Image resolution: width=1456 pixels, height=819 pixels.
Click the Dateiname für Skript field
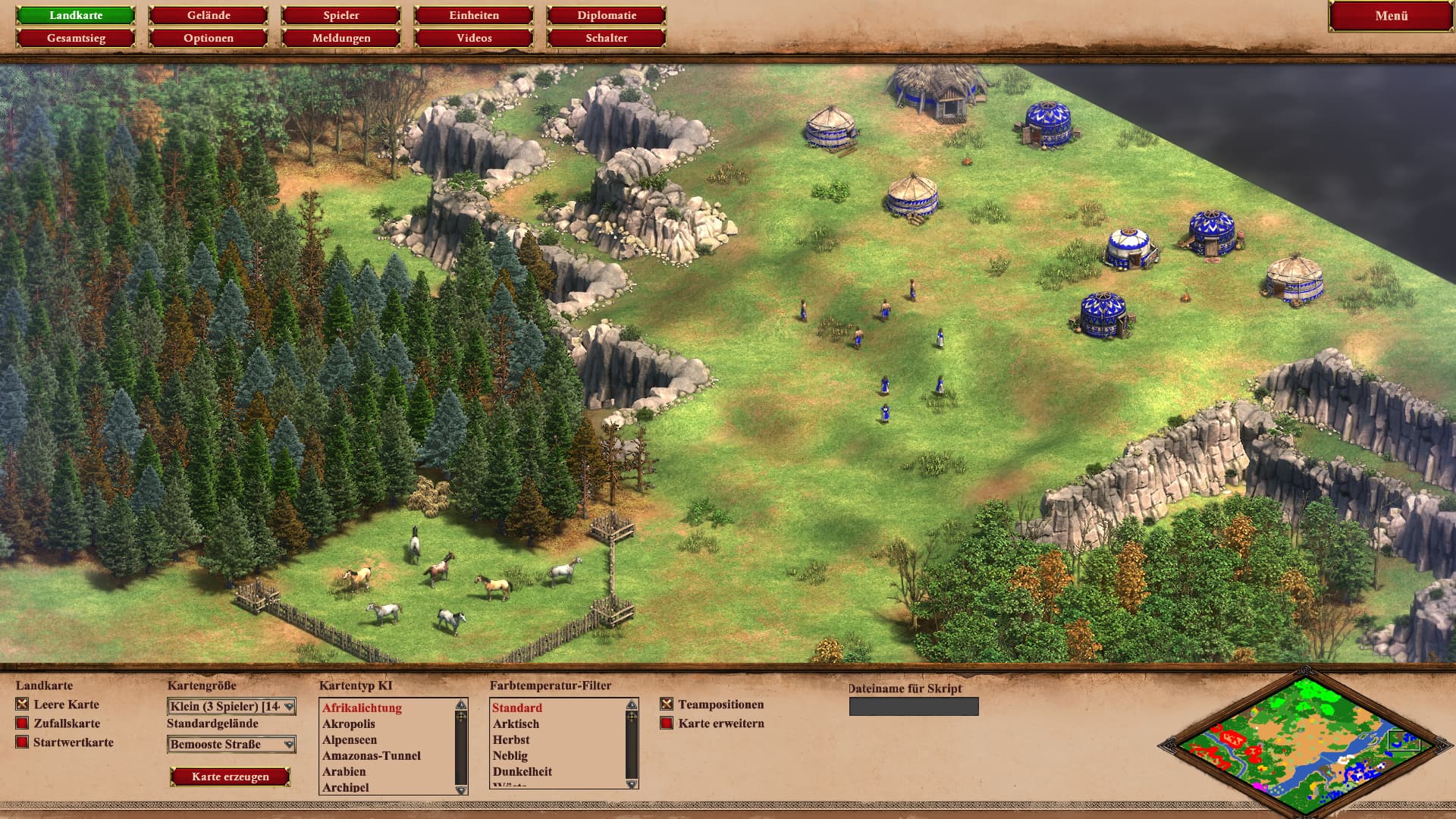pos(914,707)
